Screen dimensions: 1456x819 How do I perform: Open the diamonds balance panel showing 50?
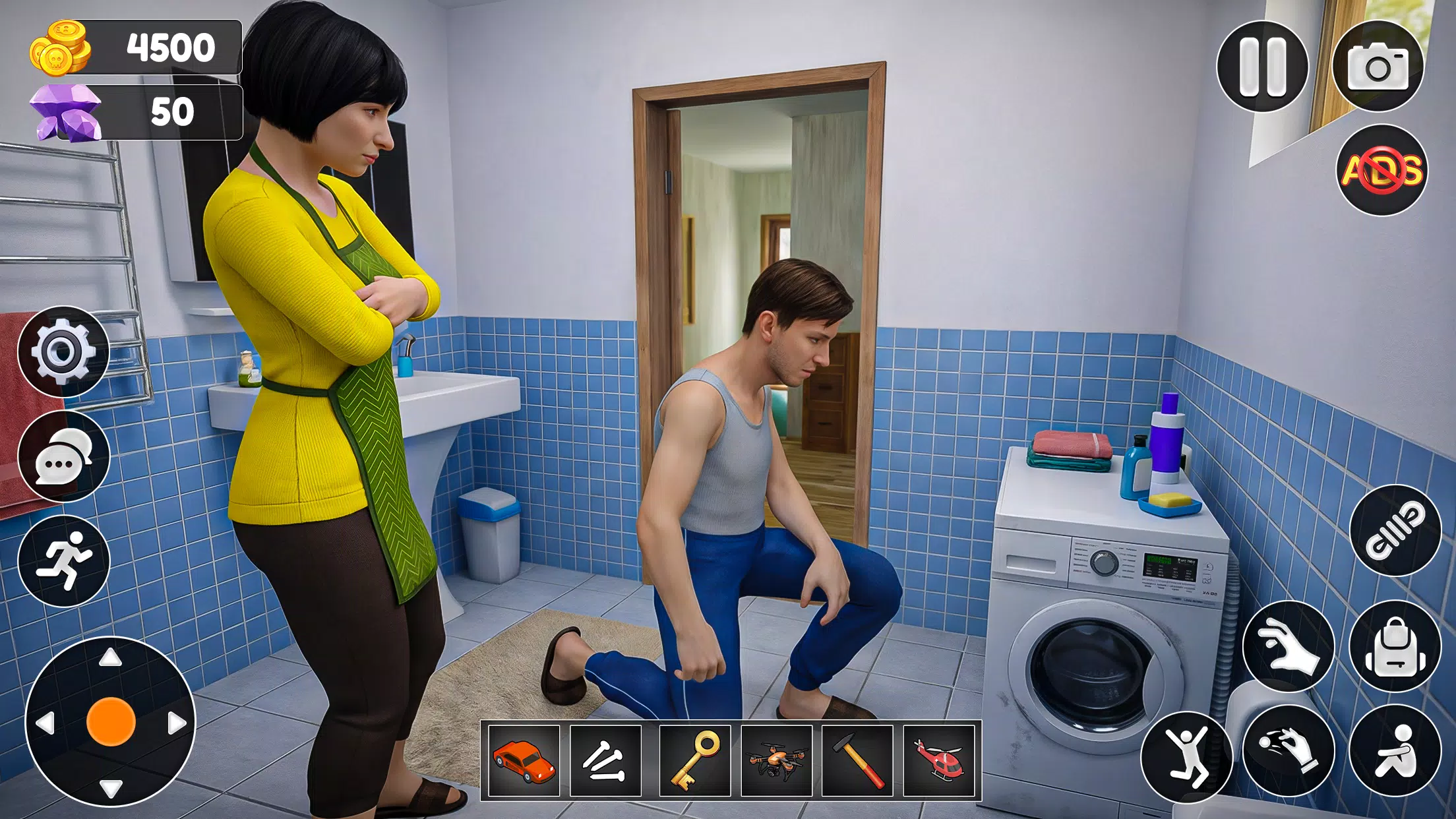pos(132,112)
